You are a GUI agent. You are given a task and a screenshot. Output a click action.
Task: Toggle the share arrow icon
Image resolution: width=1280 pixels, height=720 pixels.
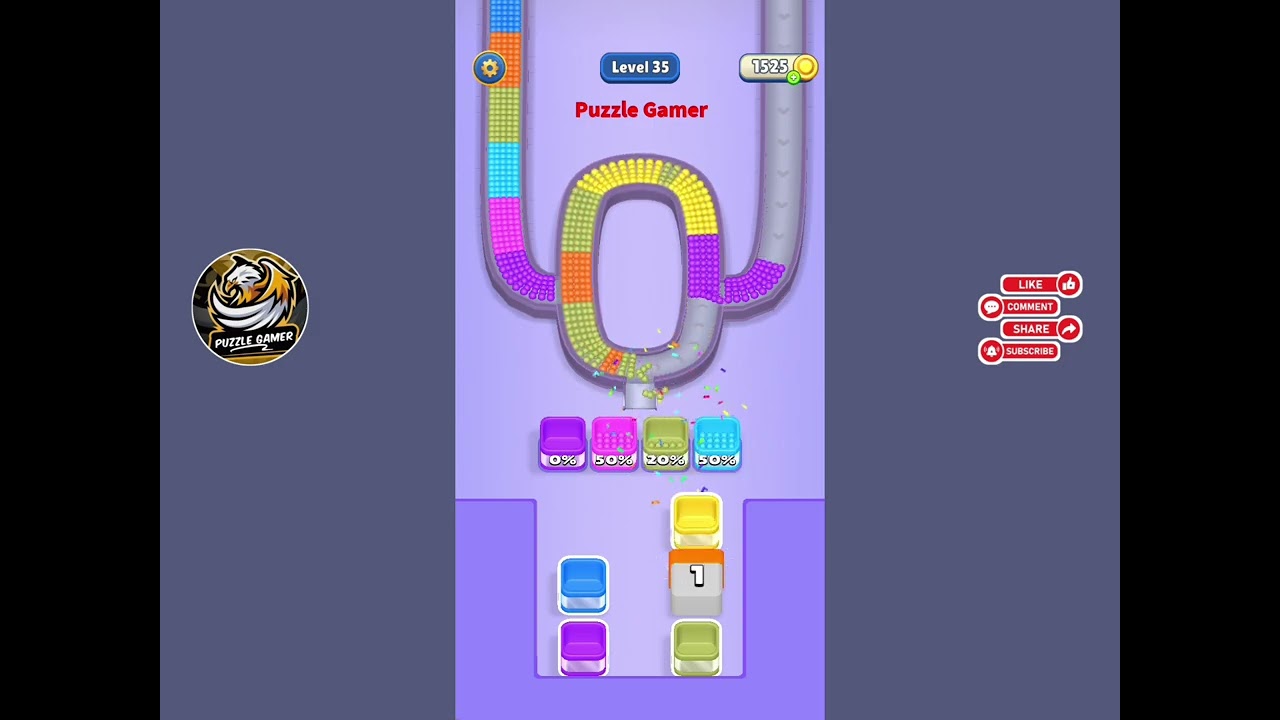click(1068, 328)
